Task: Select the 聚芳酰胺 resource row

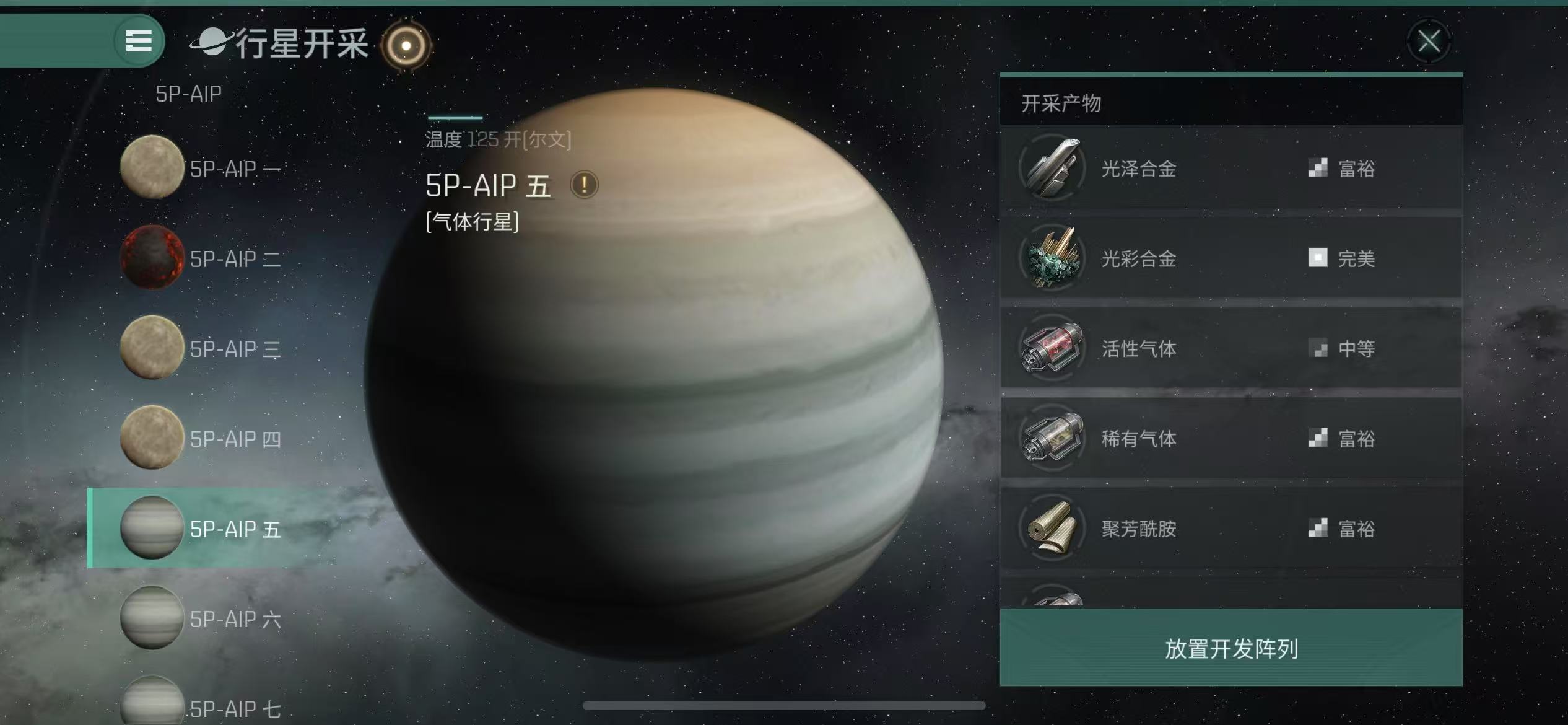Action: point(1230,528)
